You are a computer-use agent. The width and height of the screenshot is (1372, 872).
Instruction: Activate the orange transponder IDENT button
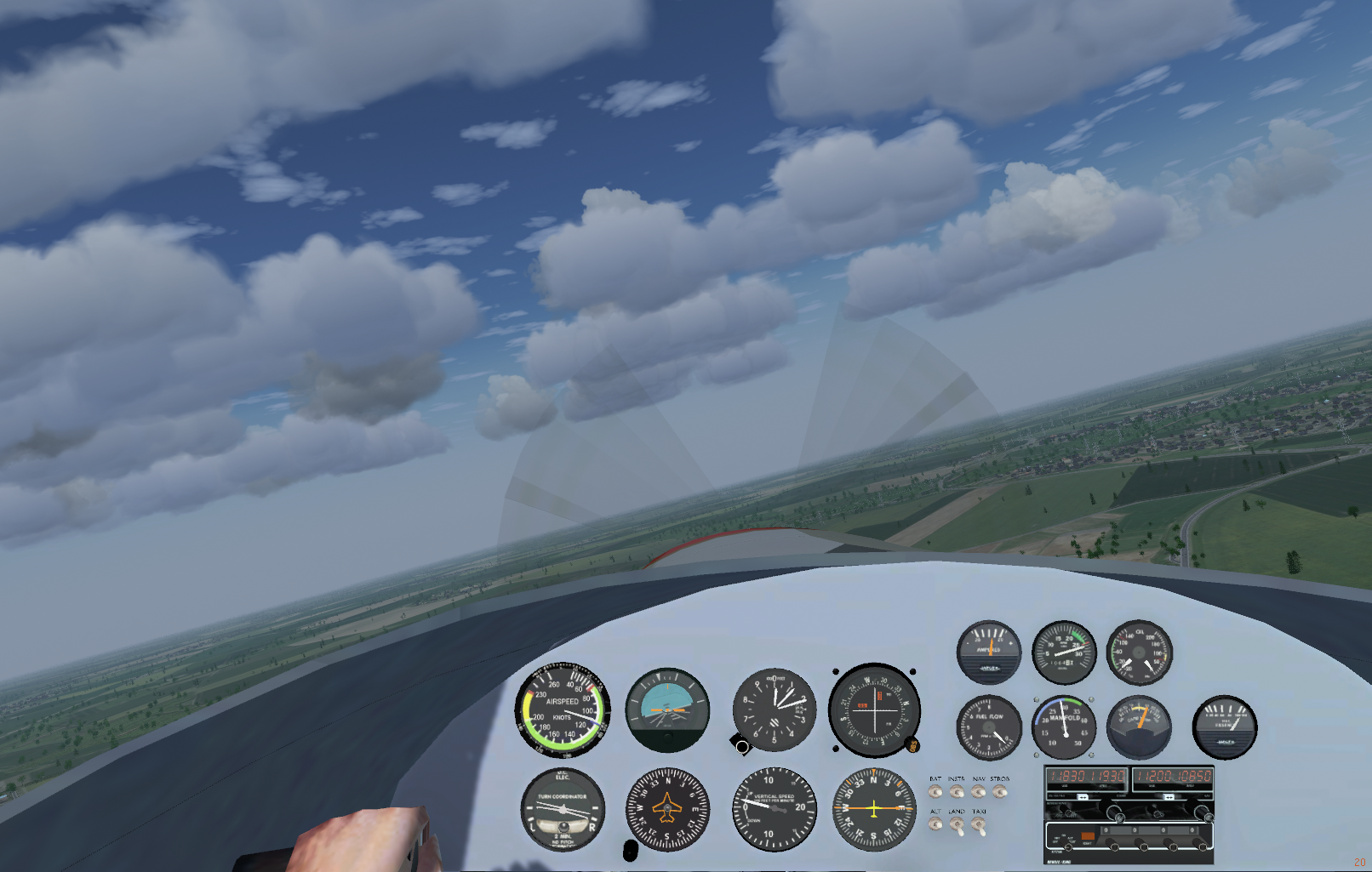click(1087, 837)
